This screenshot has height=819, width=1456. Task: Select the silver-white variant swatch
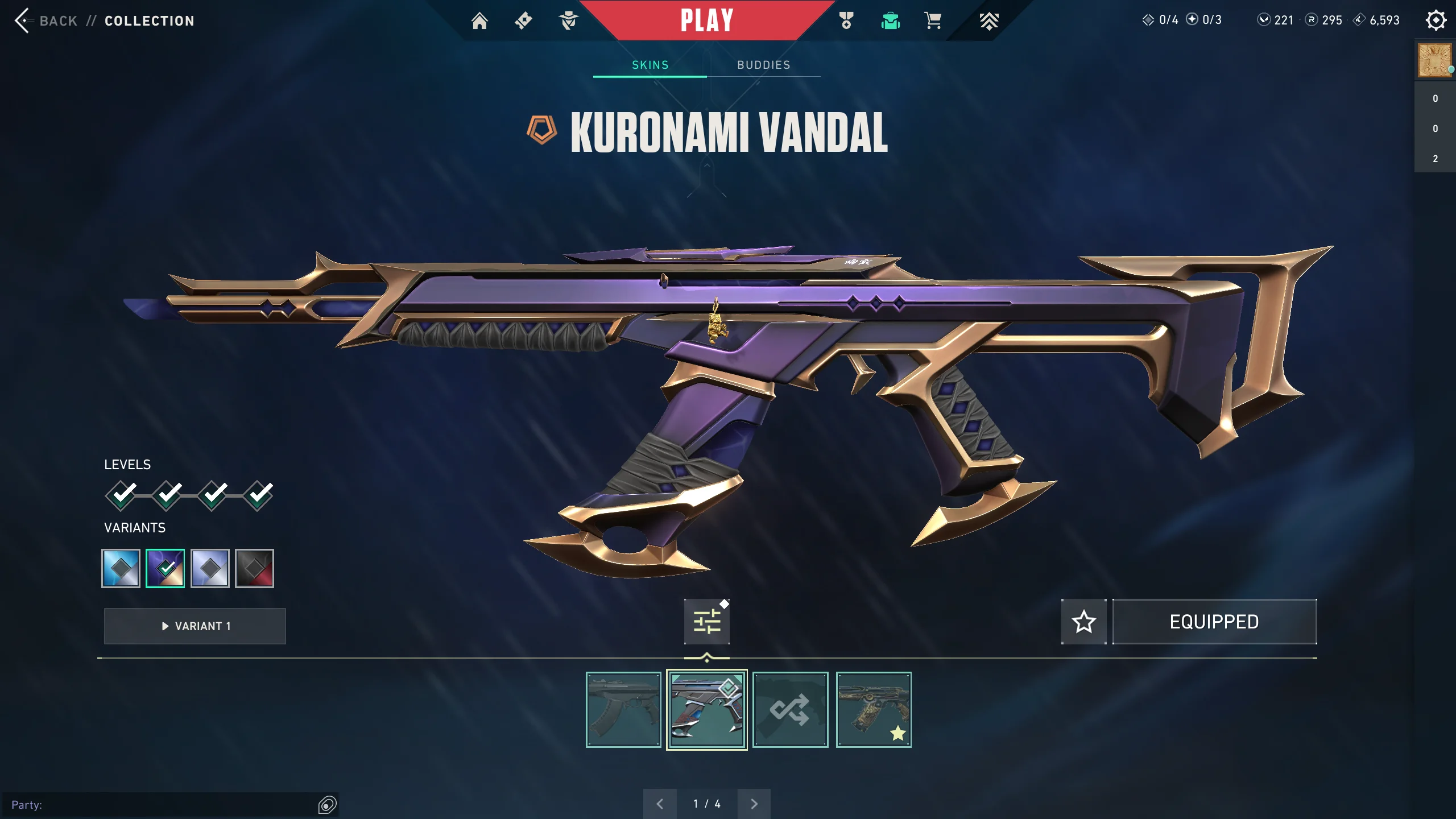click(x=210, y=568)
